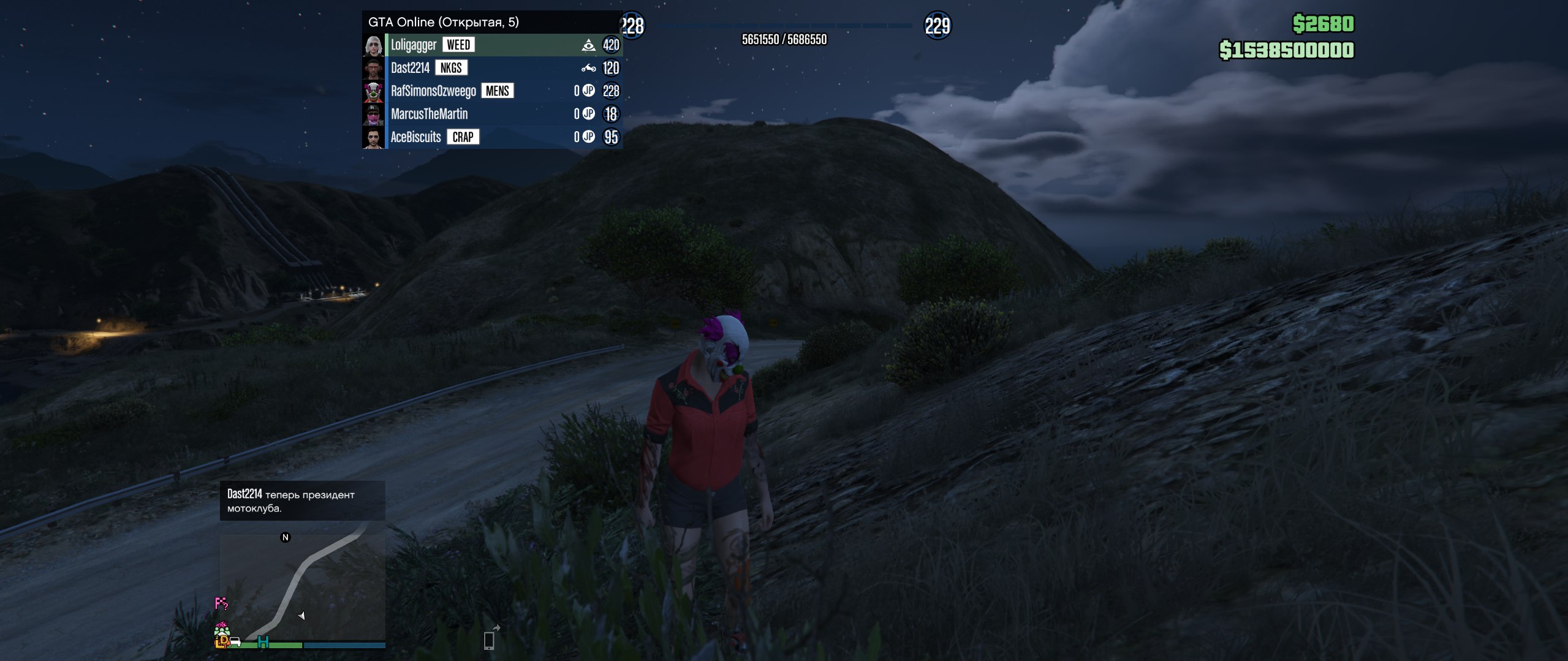This screenshot has width=1568, height=661.
Task: Highlight AceBiscuits in the player list
Action: (415, 137)
